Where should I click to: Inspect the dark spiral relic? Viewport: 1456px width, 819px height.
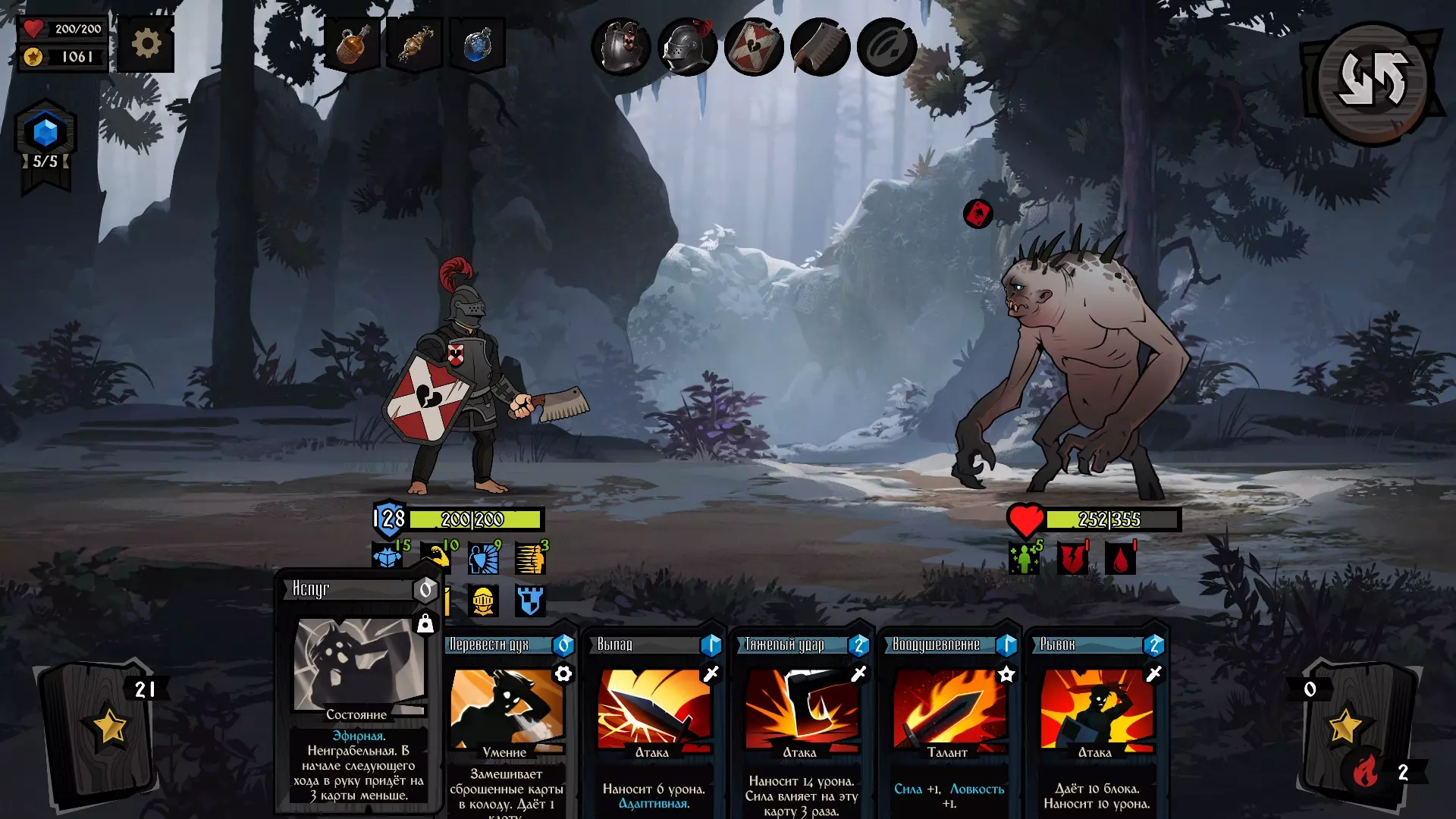pos(886,47)
